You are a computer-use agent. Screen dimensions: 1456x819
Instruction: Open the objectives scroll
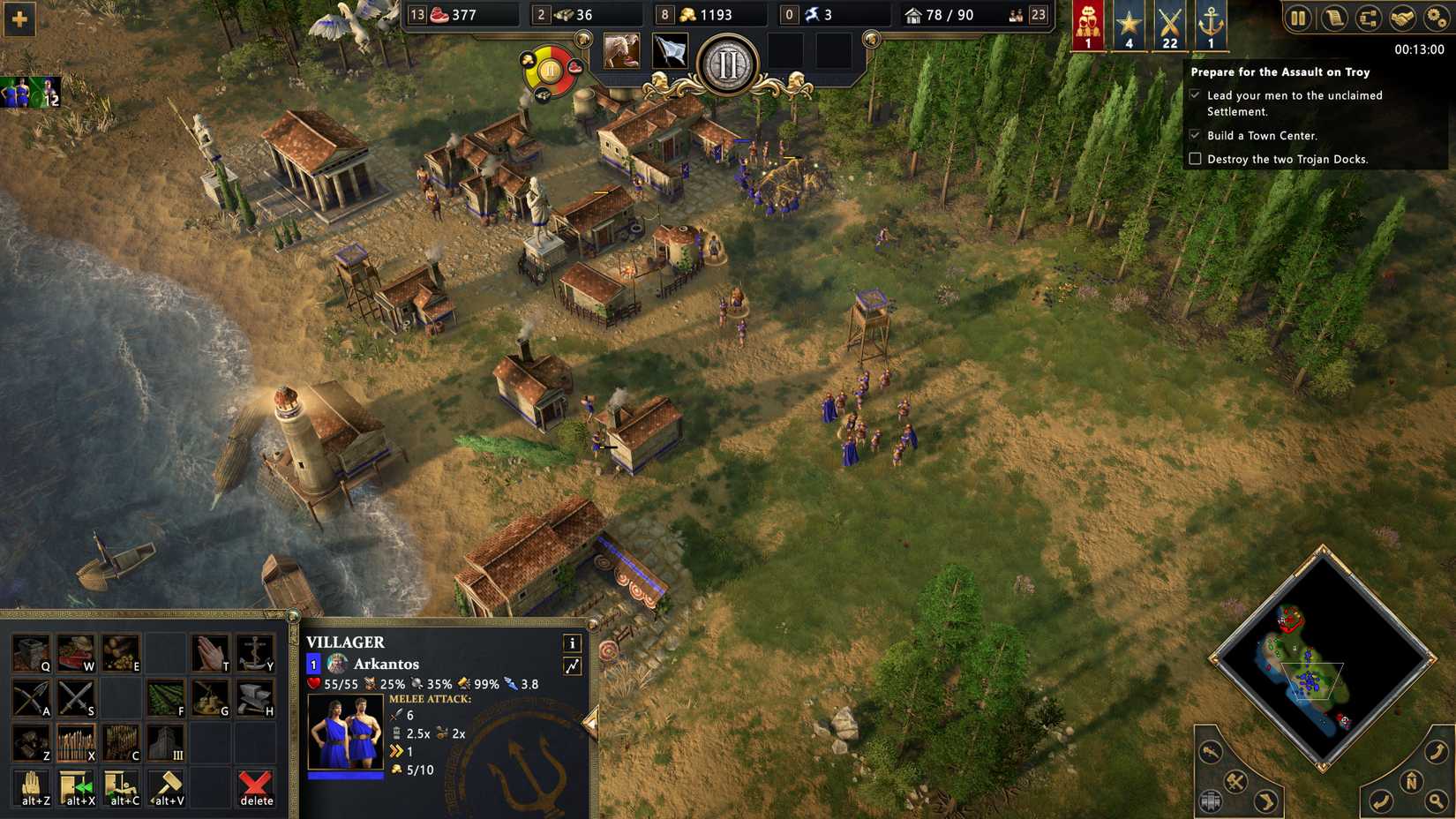(1332, 18)
